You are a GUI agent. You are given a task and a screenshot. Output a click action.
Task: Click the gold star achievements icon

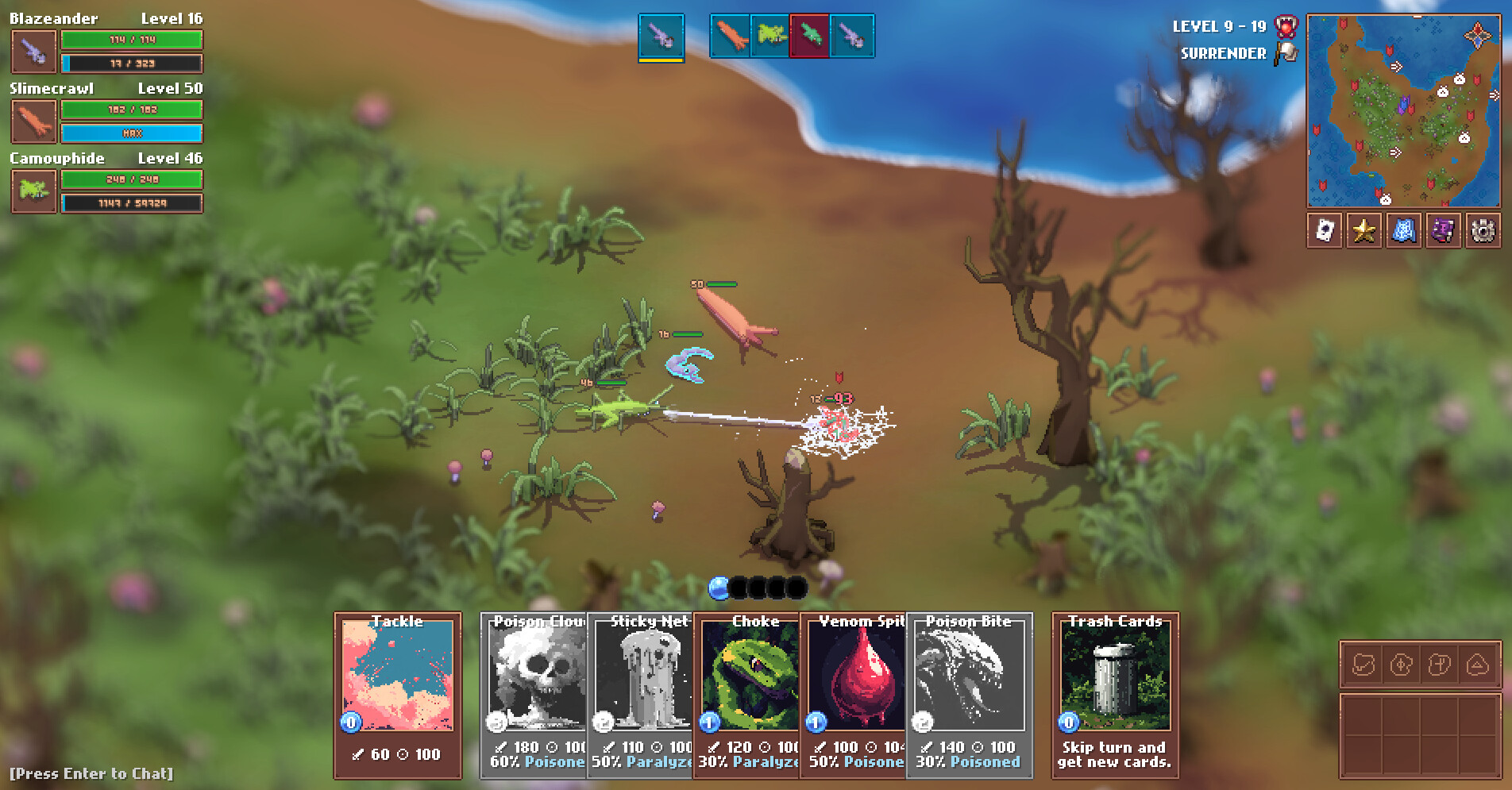click(x=1363, y=231)
